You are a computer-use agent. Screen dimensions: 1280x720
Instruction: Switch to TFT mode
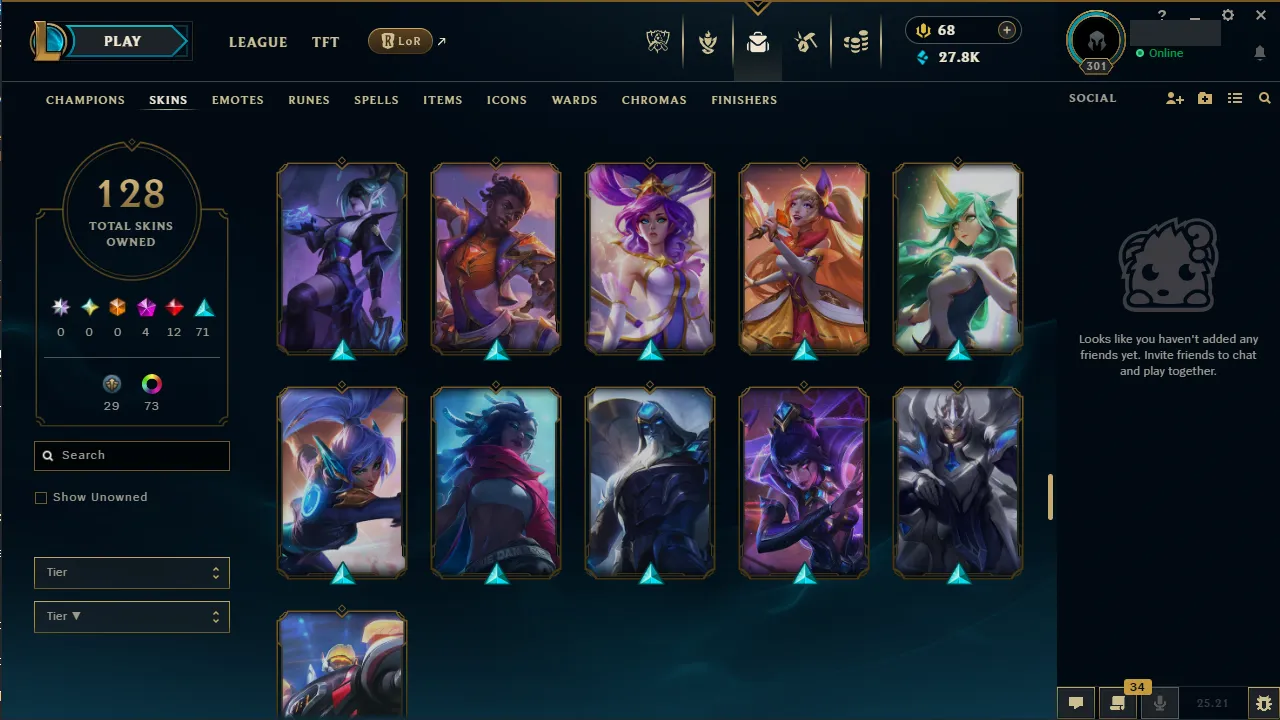tap(325, 42)
